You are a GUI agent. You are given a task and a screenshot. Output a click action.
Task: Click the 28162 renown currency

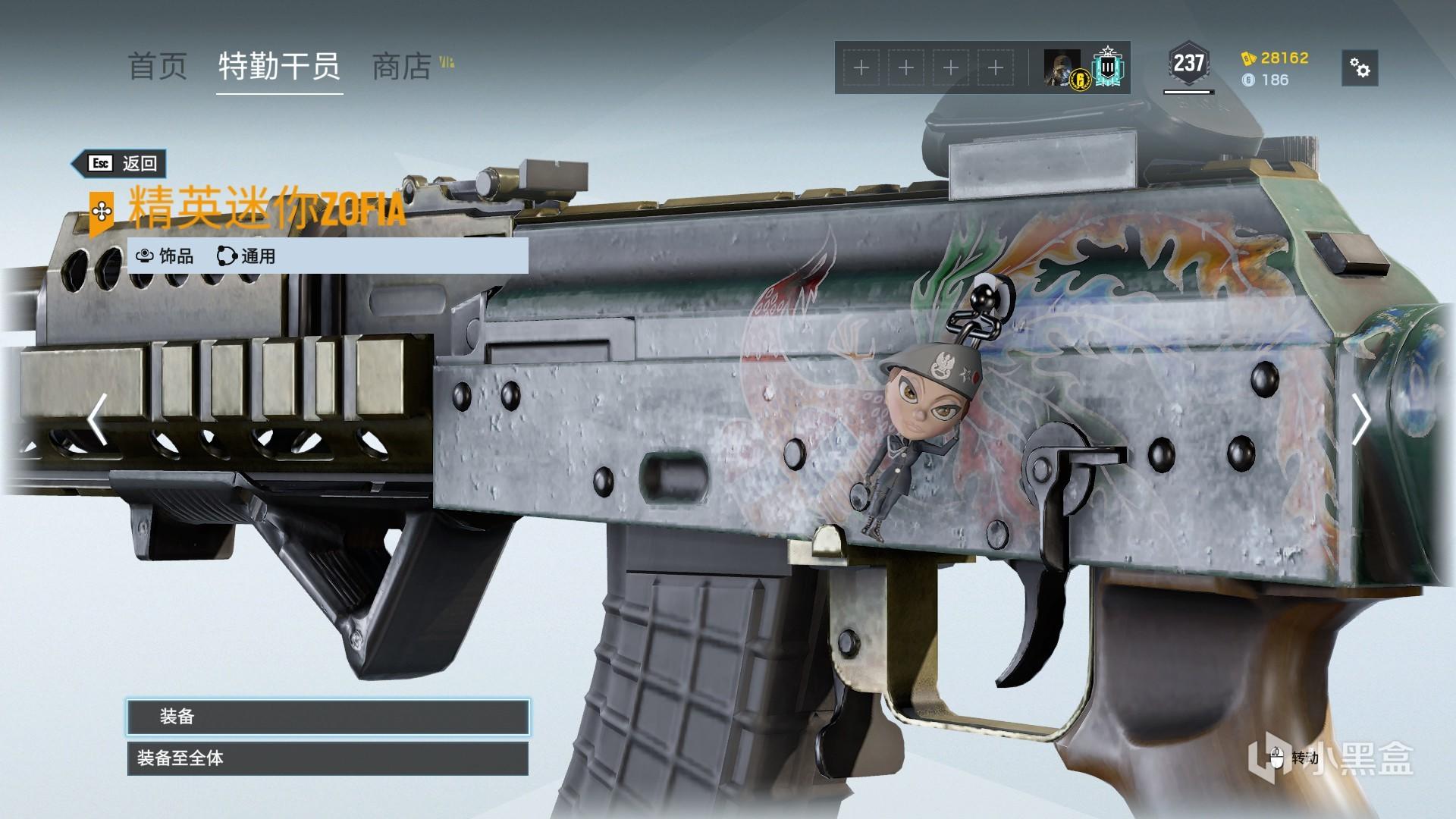1276,58
